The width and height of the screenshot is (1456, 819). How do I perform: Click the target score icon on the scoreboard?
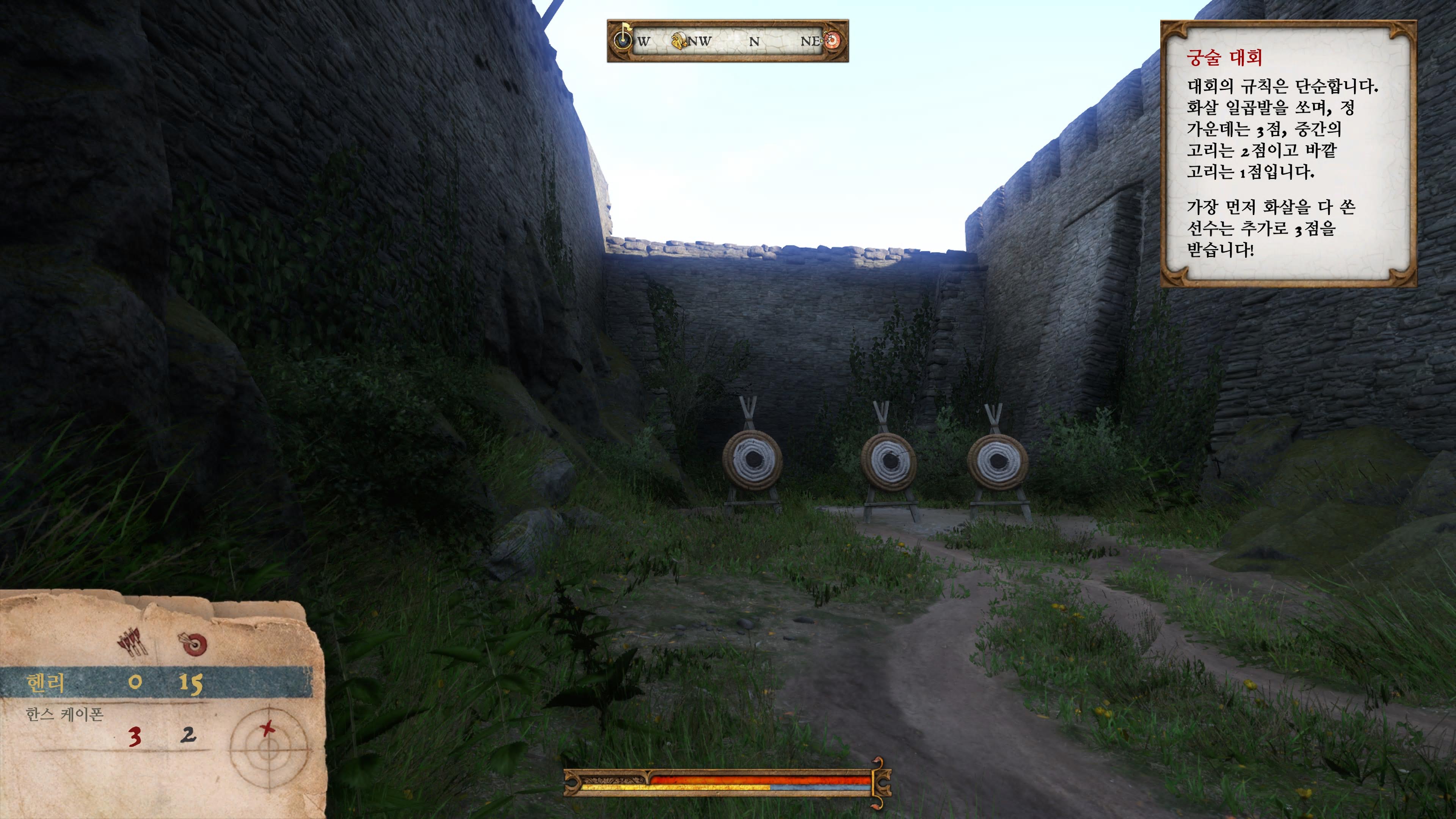[195, 643]
